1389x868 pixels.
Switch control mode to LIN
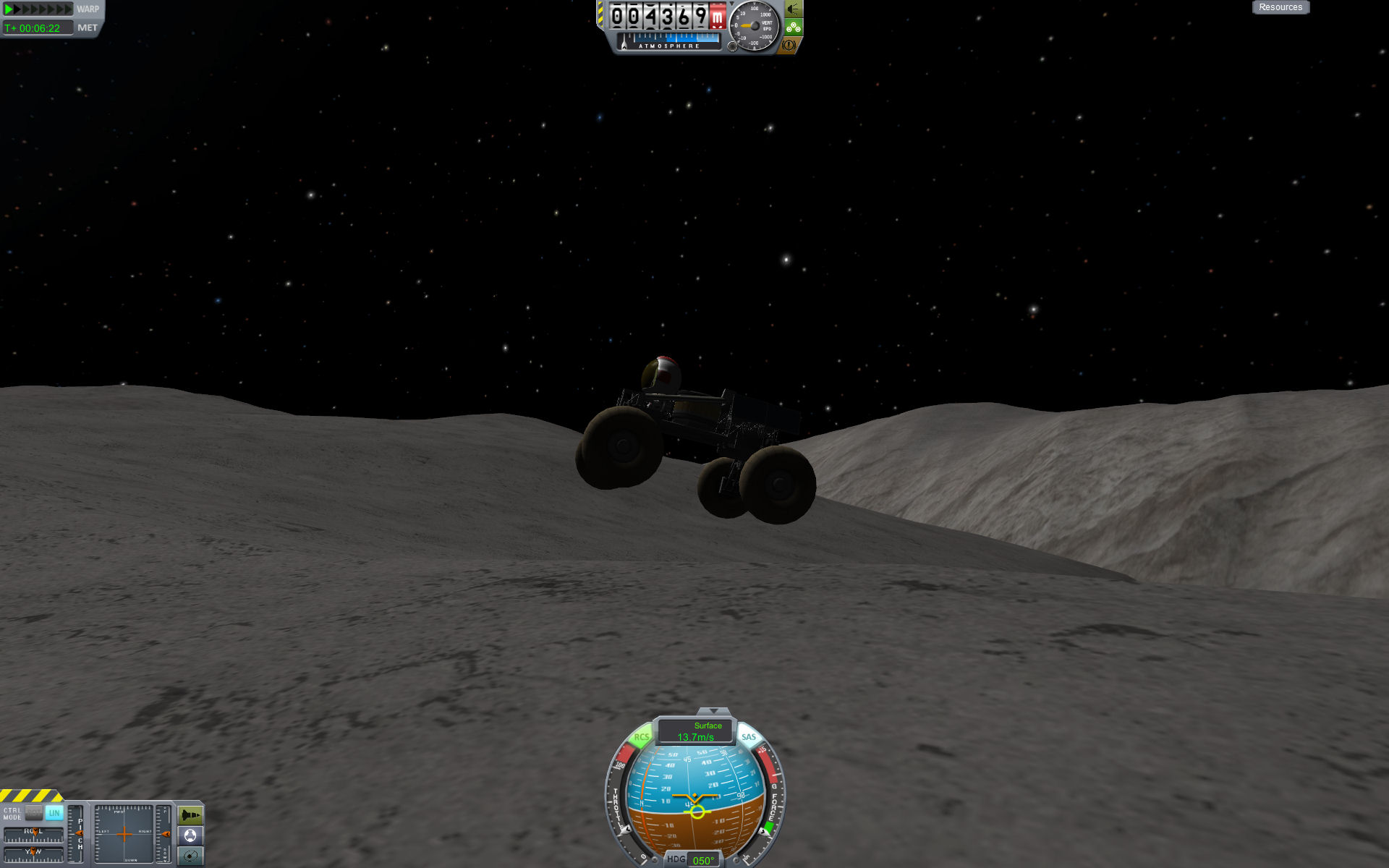click(x=54, y=813)
